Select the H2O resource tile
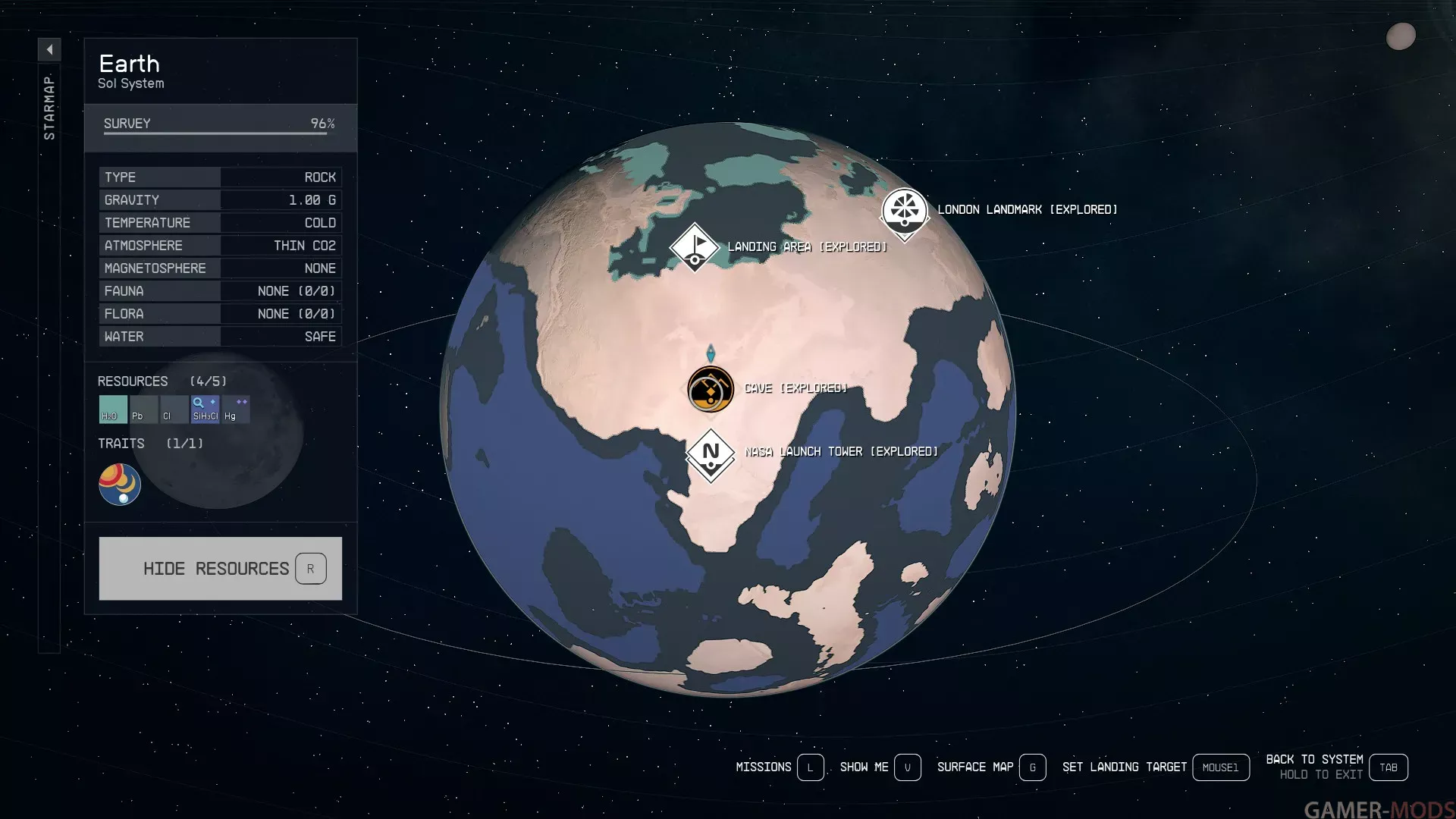 coord(113,409)
